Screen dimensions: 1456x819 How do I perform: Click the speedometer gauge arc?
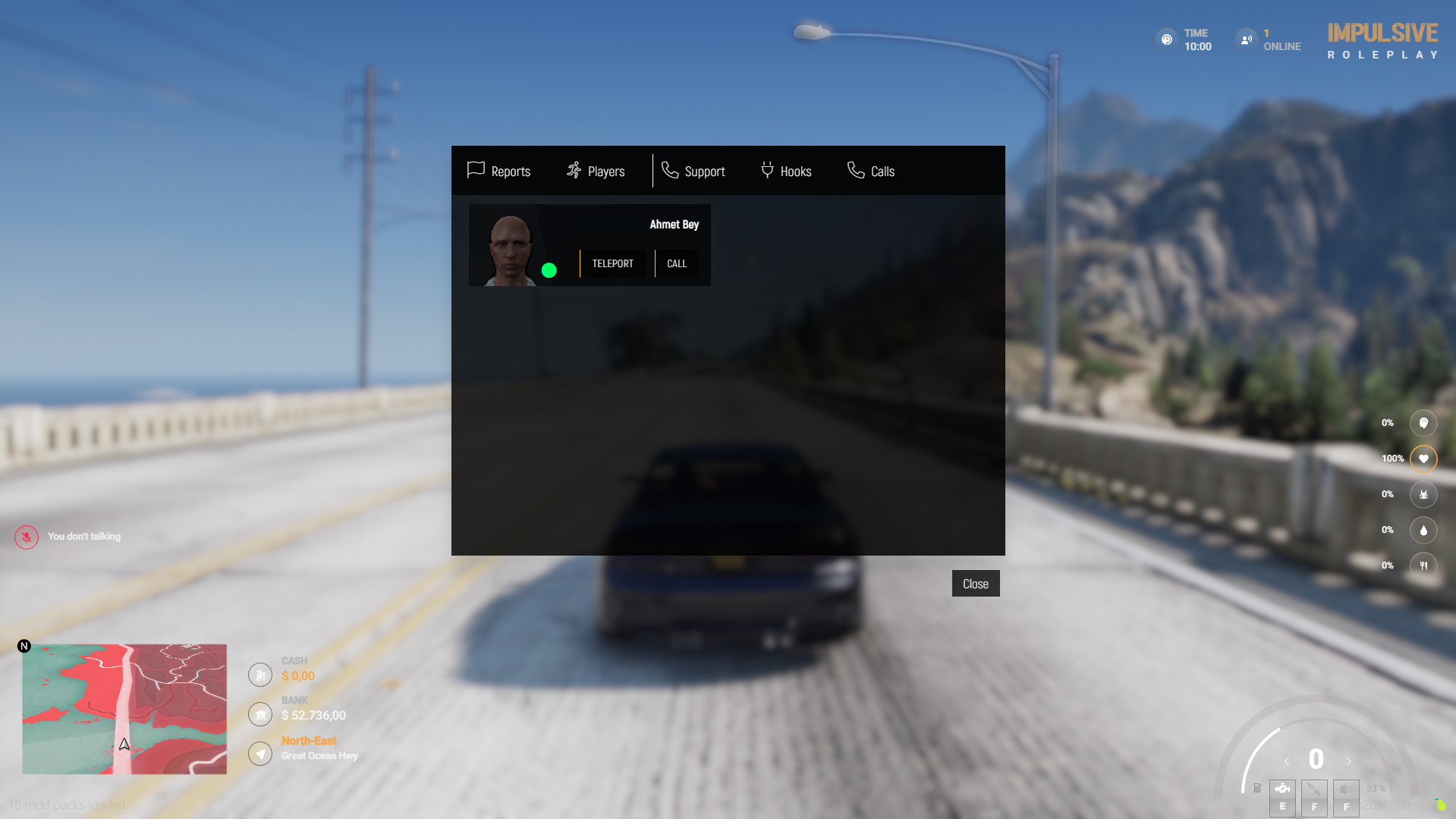(x=1253, y=759)
